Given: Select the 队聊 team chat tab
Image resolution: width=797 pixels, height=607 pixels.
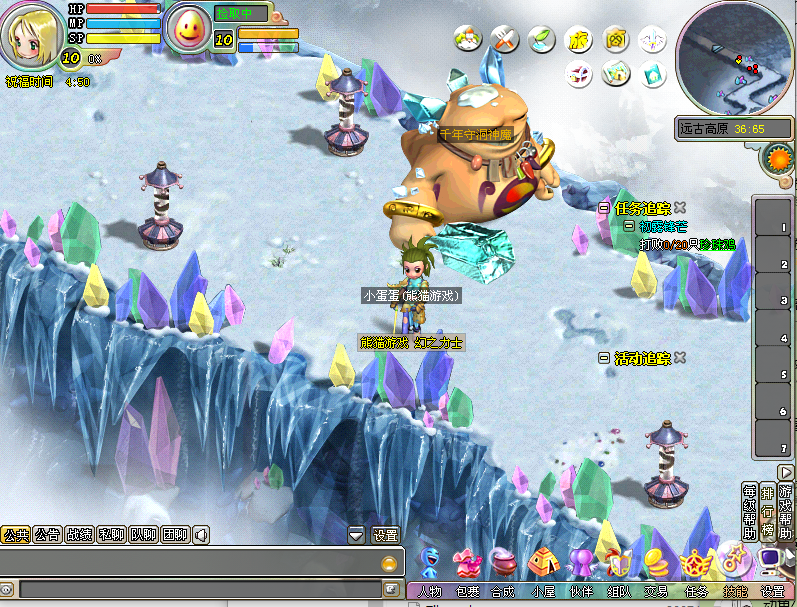Looking at the screenshot, I should (143, 535).
